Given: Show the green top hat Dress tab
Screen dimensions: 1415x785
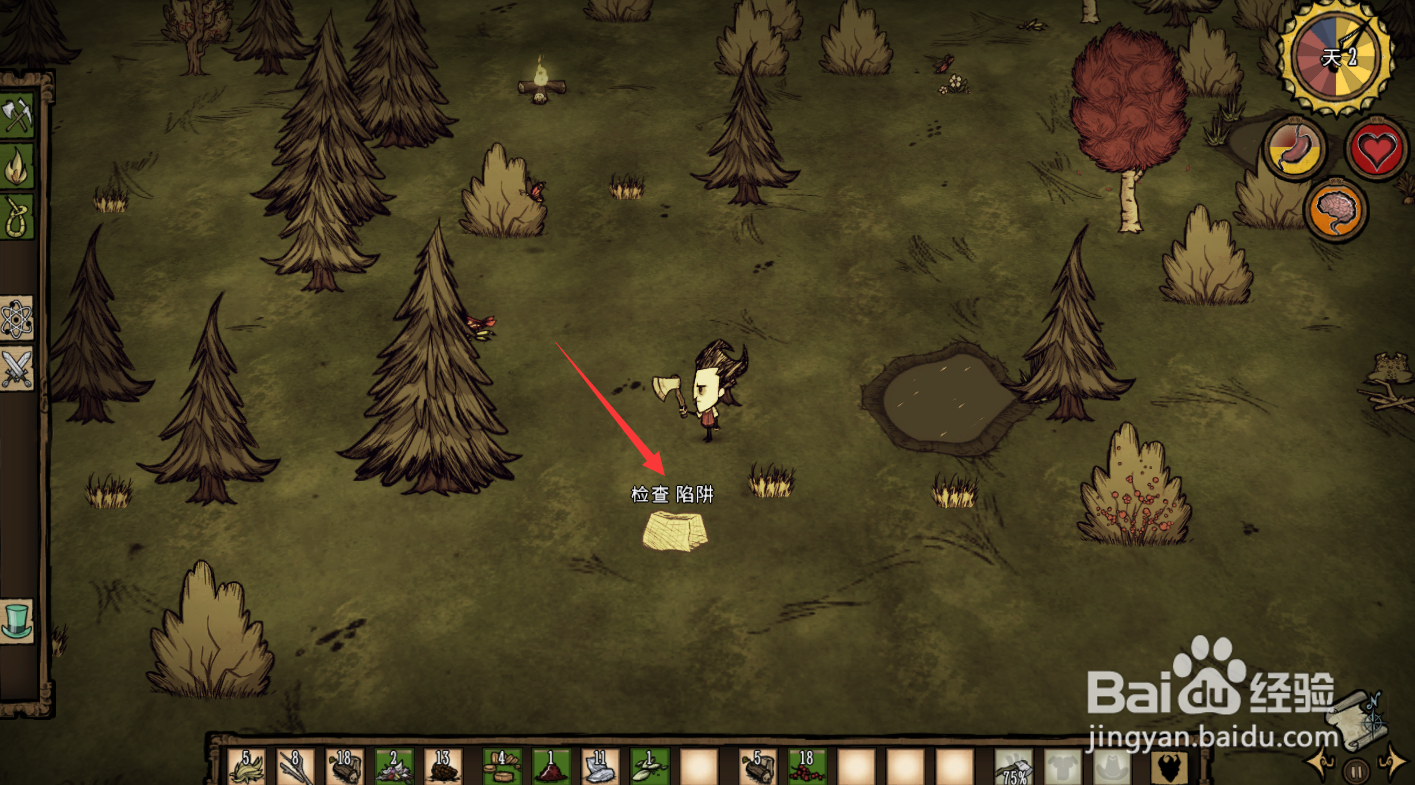Looking at the screenshot, I should [17, 621].
